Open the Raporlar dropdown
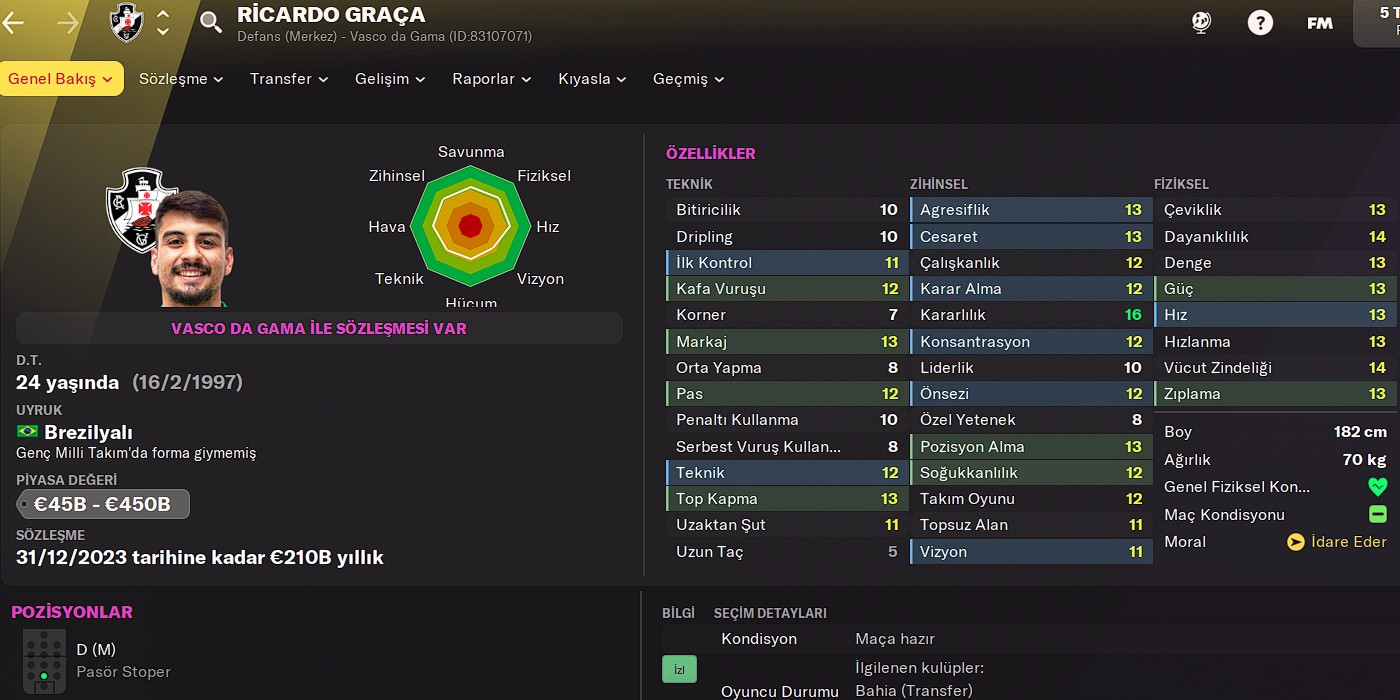 point(491,79)
